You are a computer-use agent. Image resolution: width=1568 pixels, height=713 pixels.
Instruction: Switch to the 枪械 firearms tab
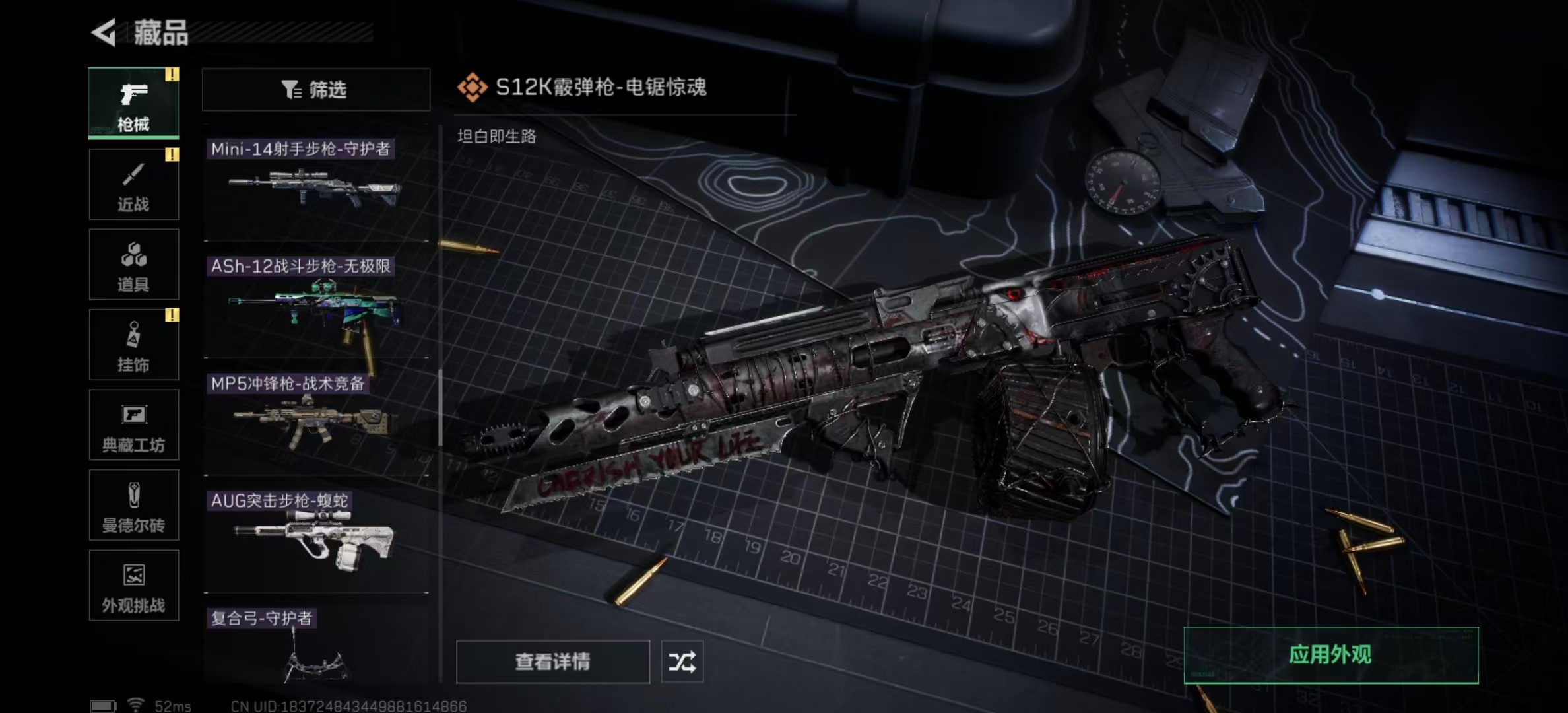(x=133, y=103)
